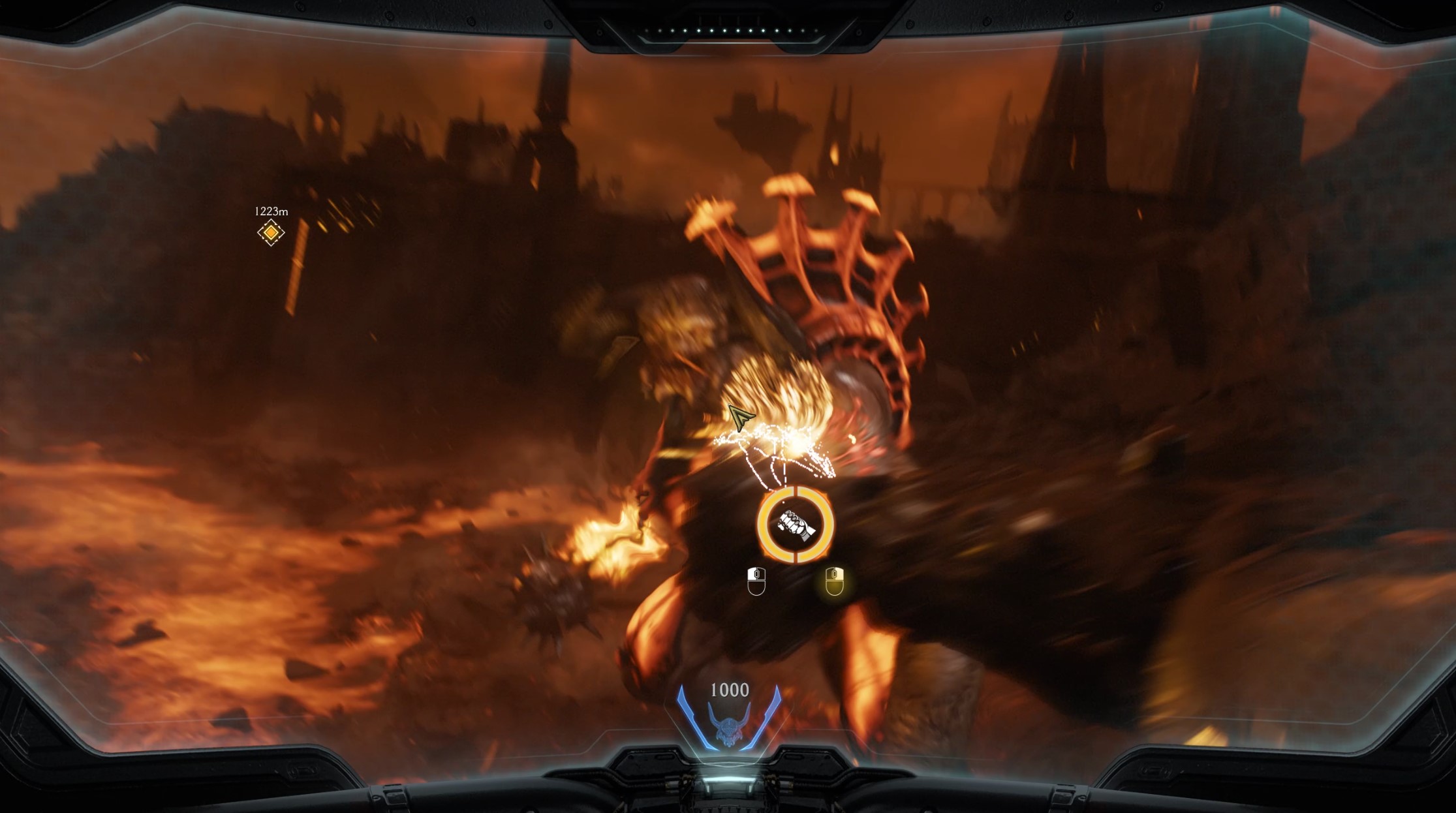Activate the fist punch attack icon
The image size is (1456, 813).
tap(795, 524)
